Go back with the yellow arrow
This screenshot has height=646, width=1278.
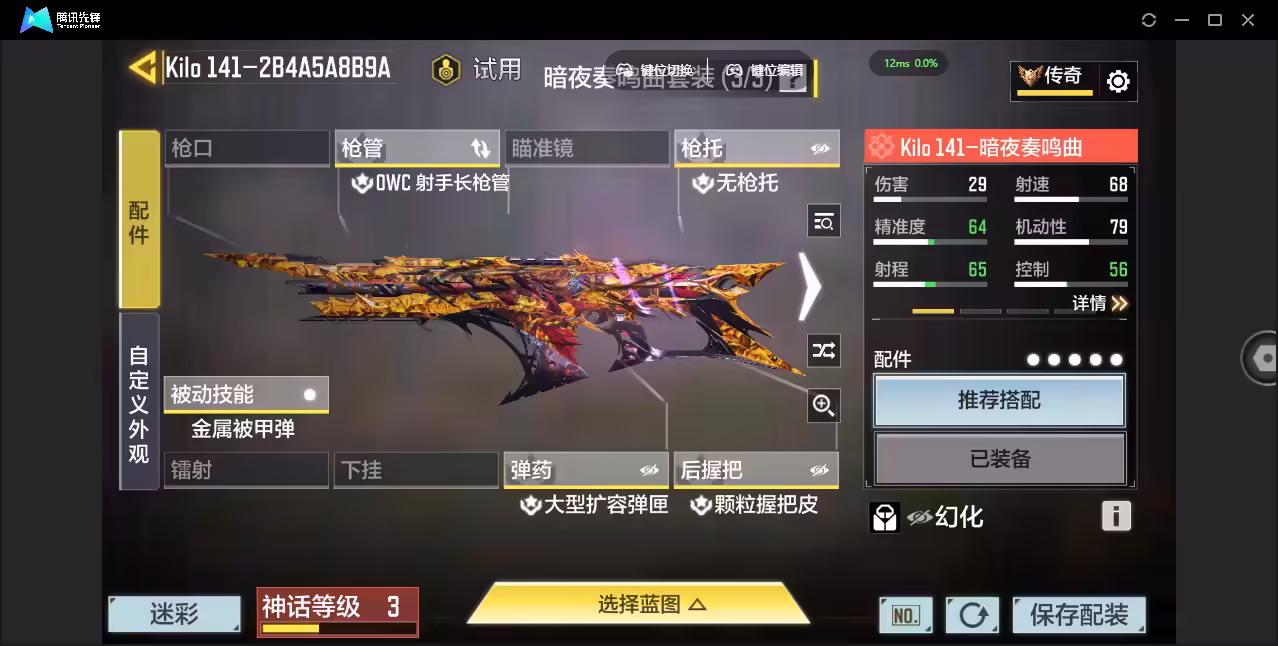143,67
